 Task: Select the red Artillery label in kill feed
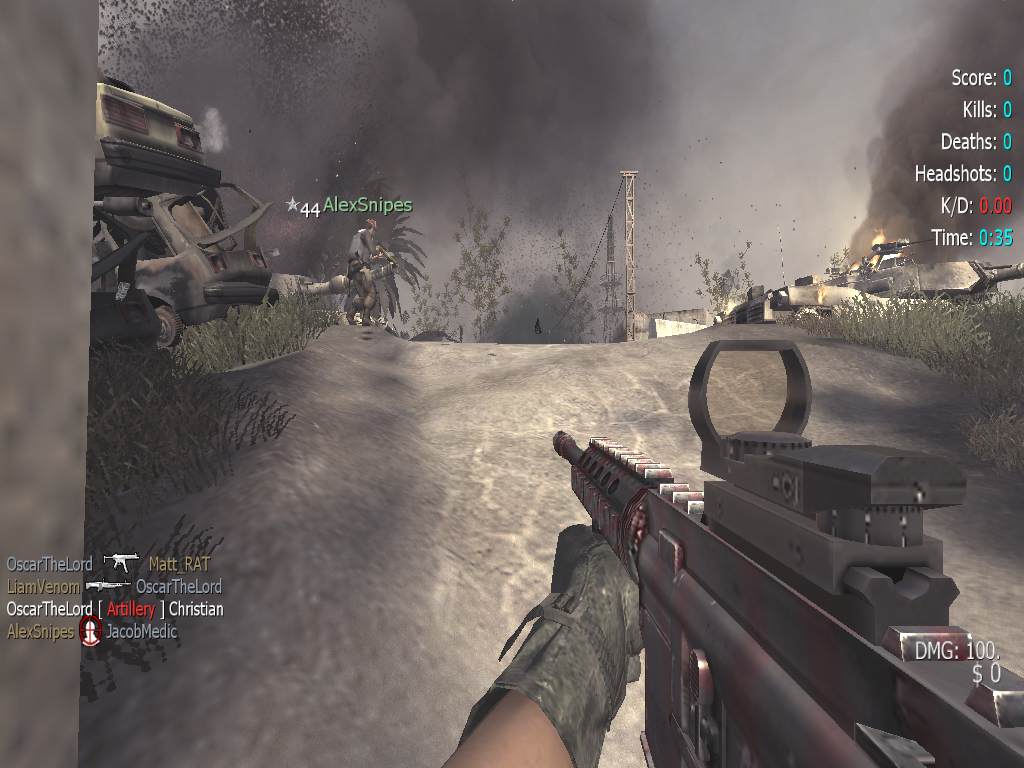[x=131, y=609]
